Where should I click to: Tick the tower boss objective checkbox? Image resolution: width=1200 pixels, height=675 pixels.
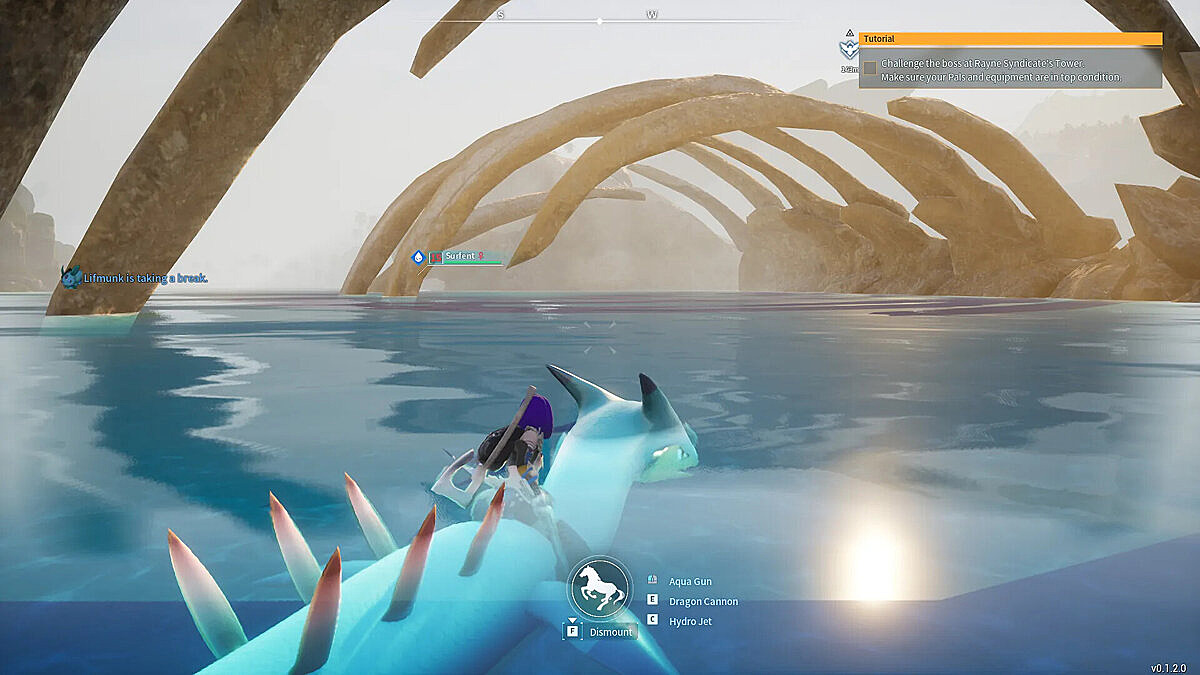(870, 68)
